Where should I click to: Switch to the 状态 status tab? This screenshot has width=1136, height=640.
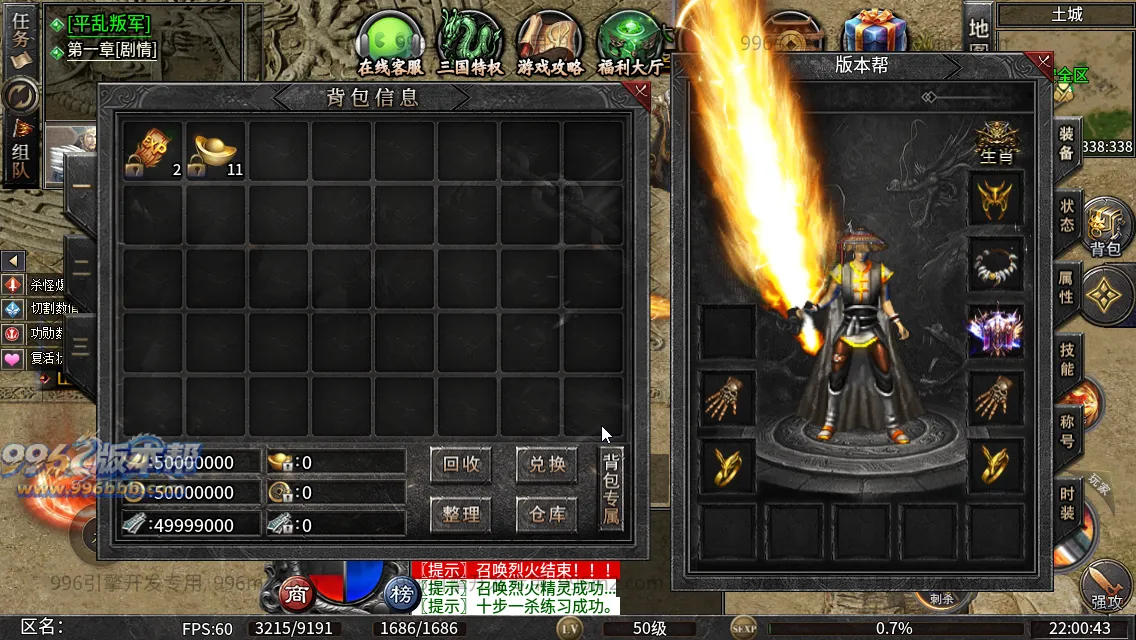pyautogui.click(x=1066, y=214)
